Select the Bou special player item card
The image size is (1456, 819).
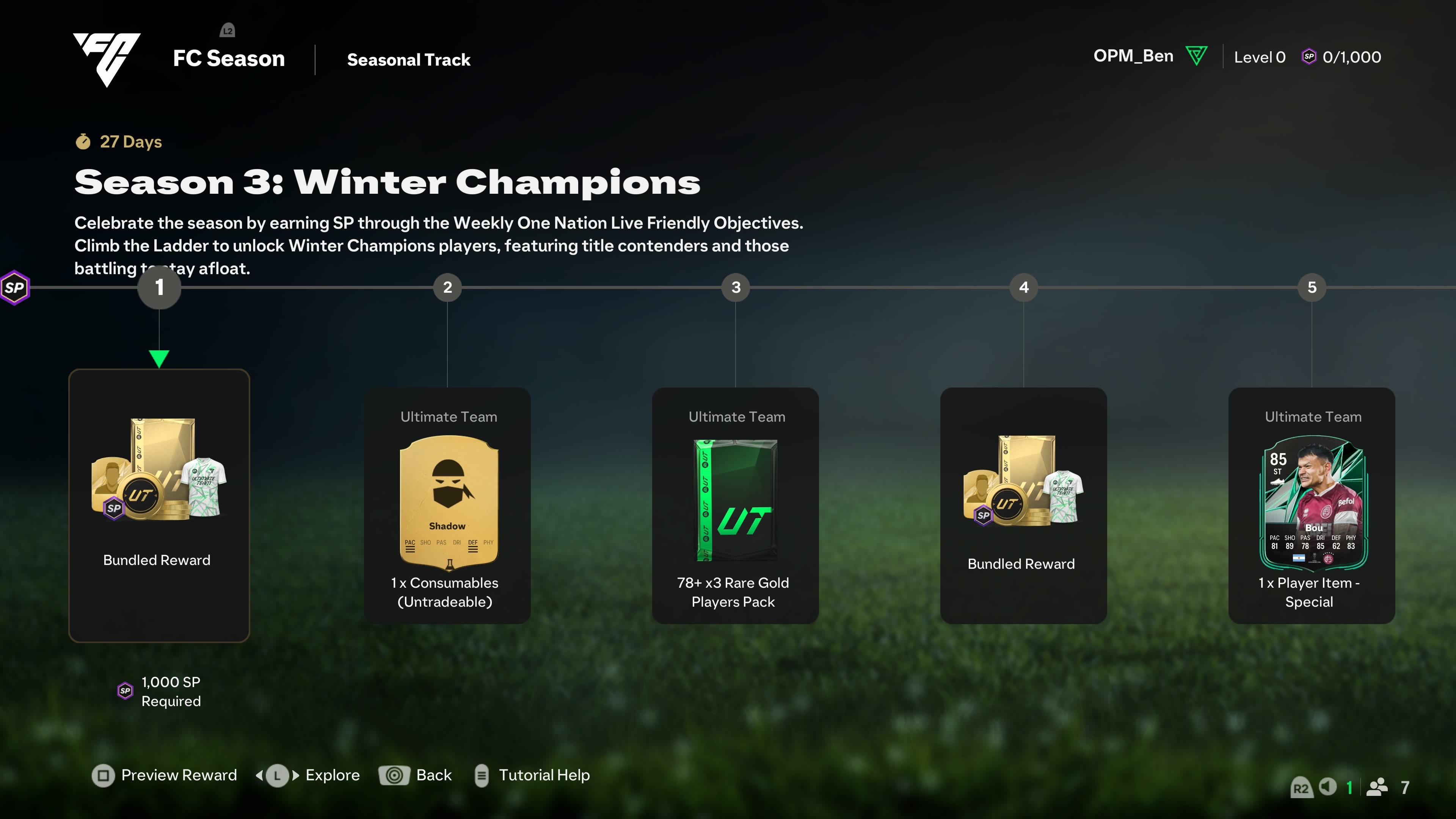[x=1311, y=505]
